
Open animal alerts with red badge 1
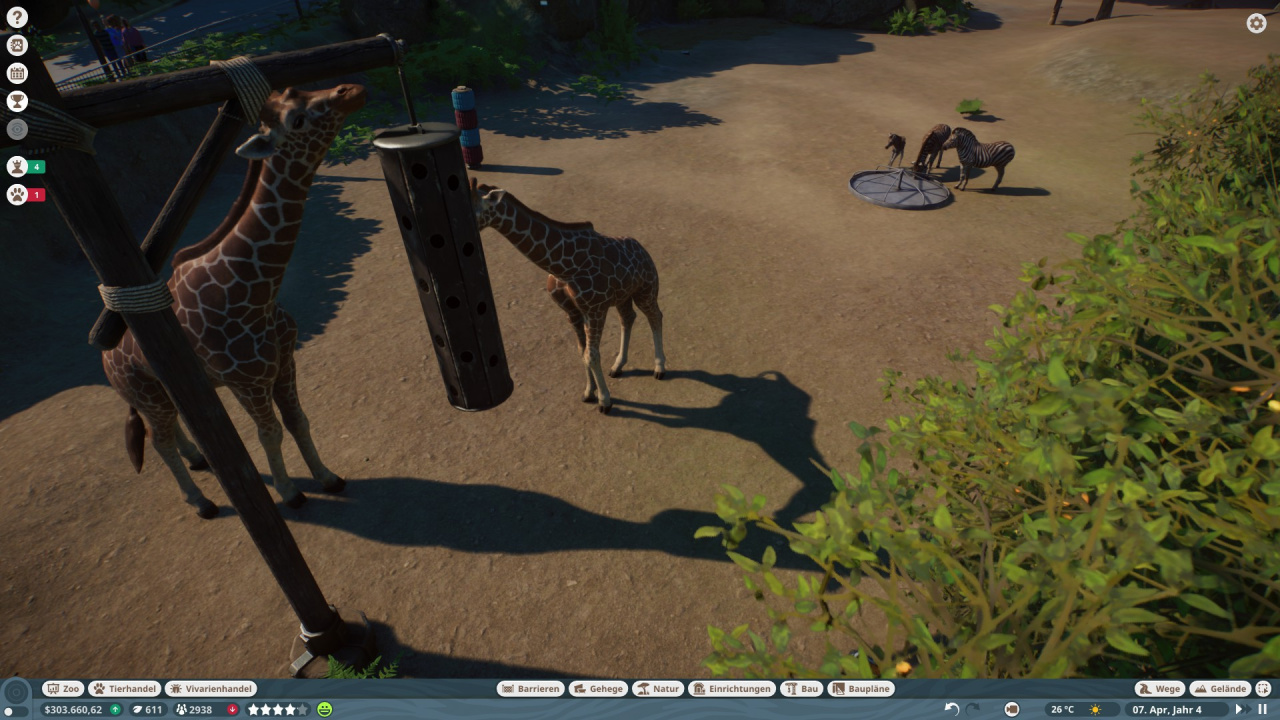(x=18, y=195)
